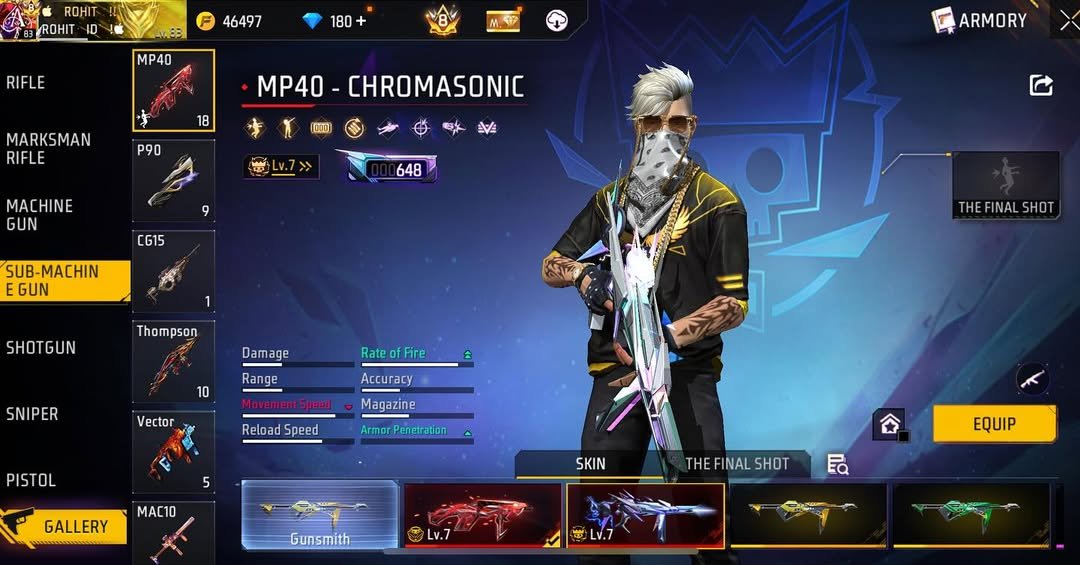Close the Armory screen

1068,20
